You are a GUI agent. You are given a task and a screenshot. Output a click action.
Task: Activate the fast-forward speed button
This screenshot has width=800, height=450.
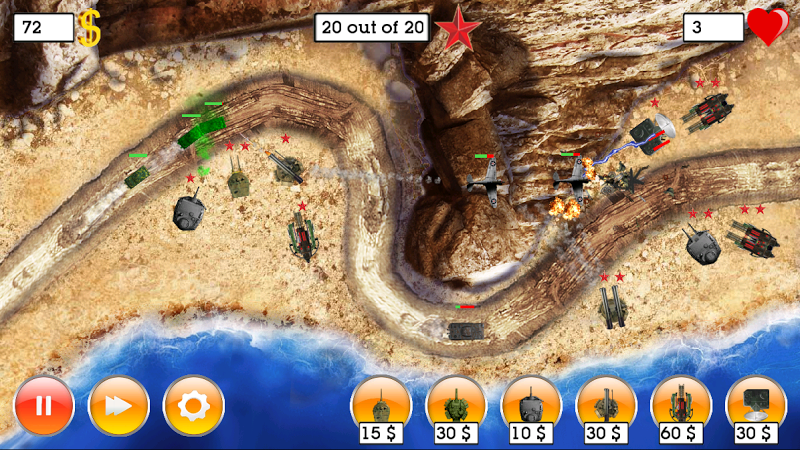pos(118,405)
